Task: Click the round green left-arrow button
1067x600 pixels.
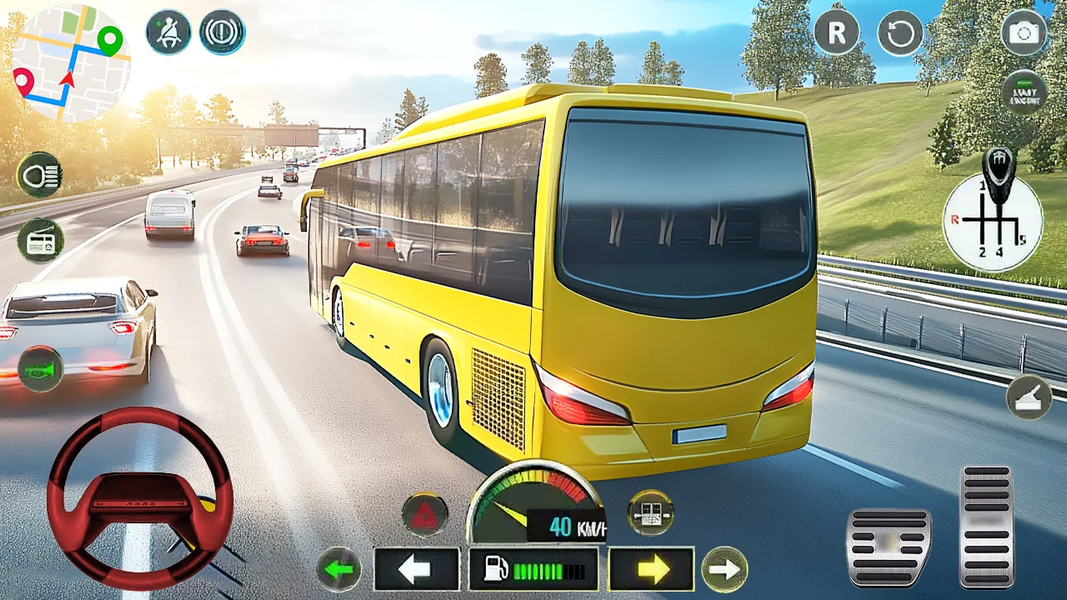Action: tap(339, 570)
